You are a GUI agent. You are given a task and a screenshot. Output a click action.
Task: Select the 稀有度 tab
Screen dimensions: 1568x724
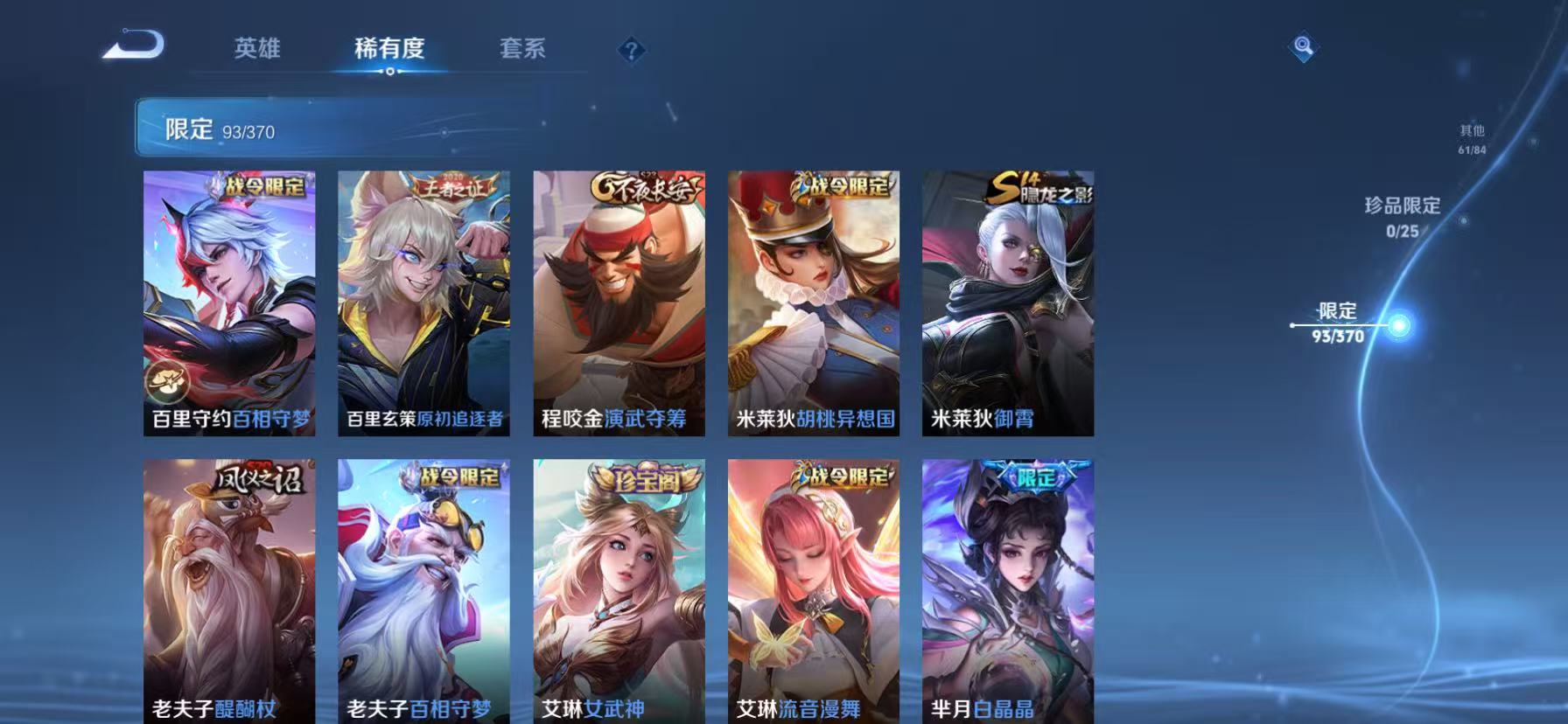pos(390,49)
